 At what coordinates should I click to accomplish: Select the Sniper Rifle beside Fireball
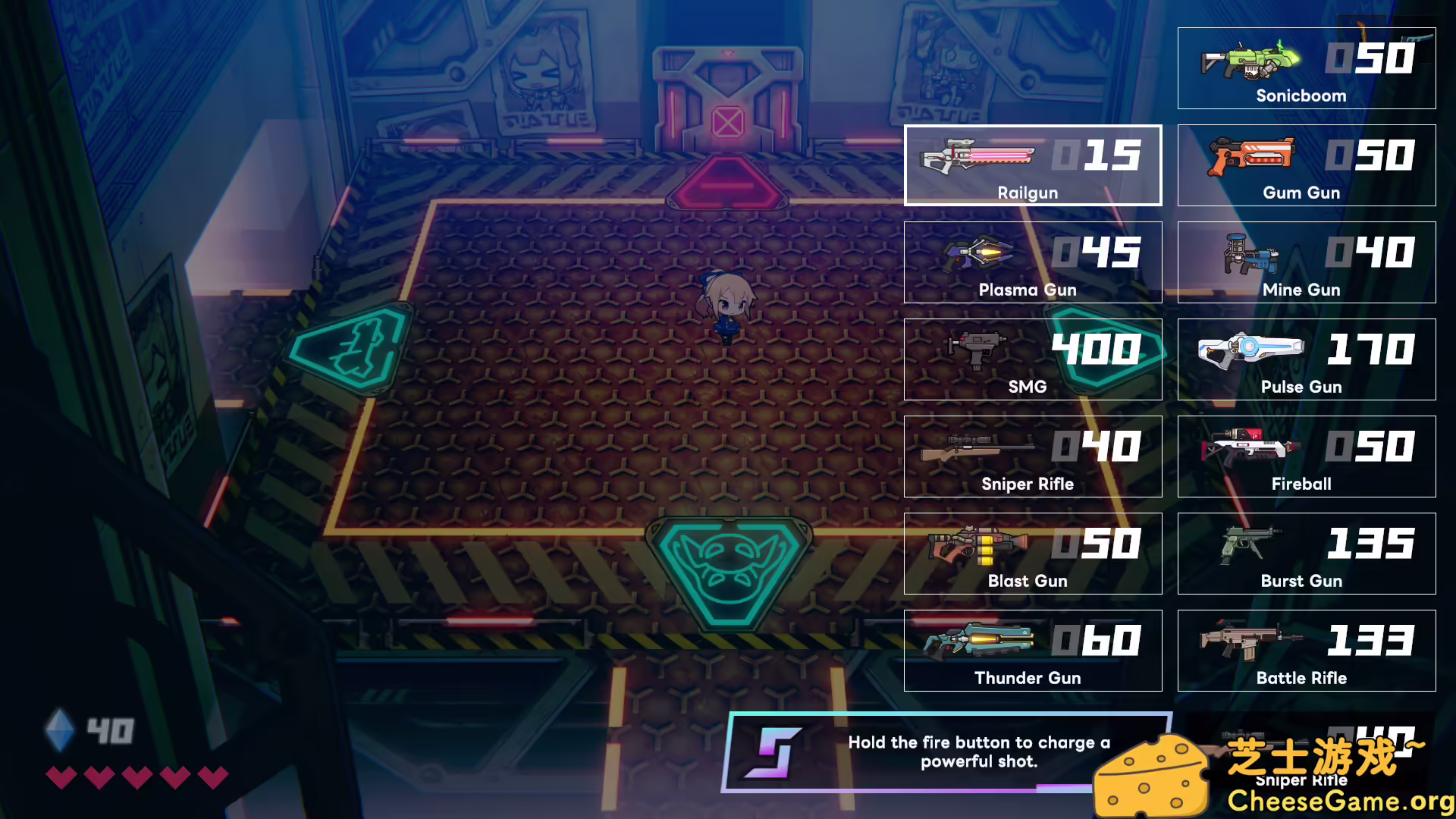[1032, 457]
